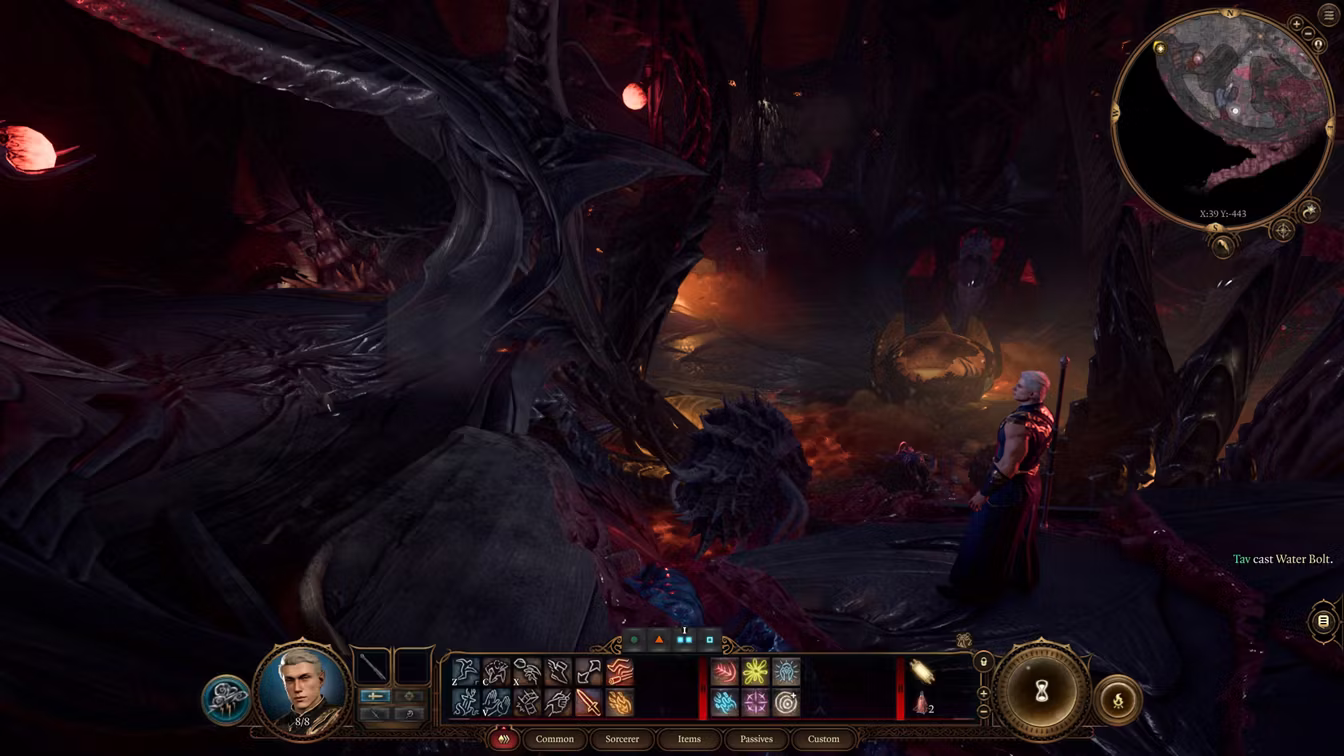Viewport: 1344px width, 756px height.
Task: Select the equipped staff weapon slot
Action: [373, 666]
